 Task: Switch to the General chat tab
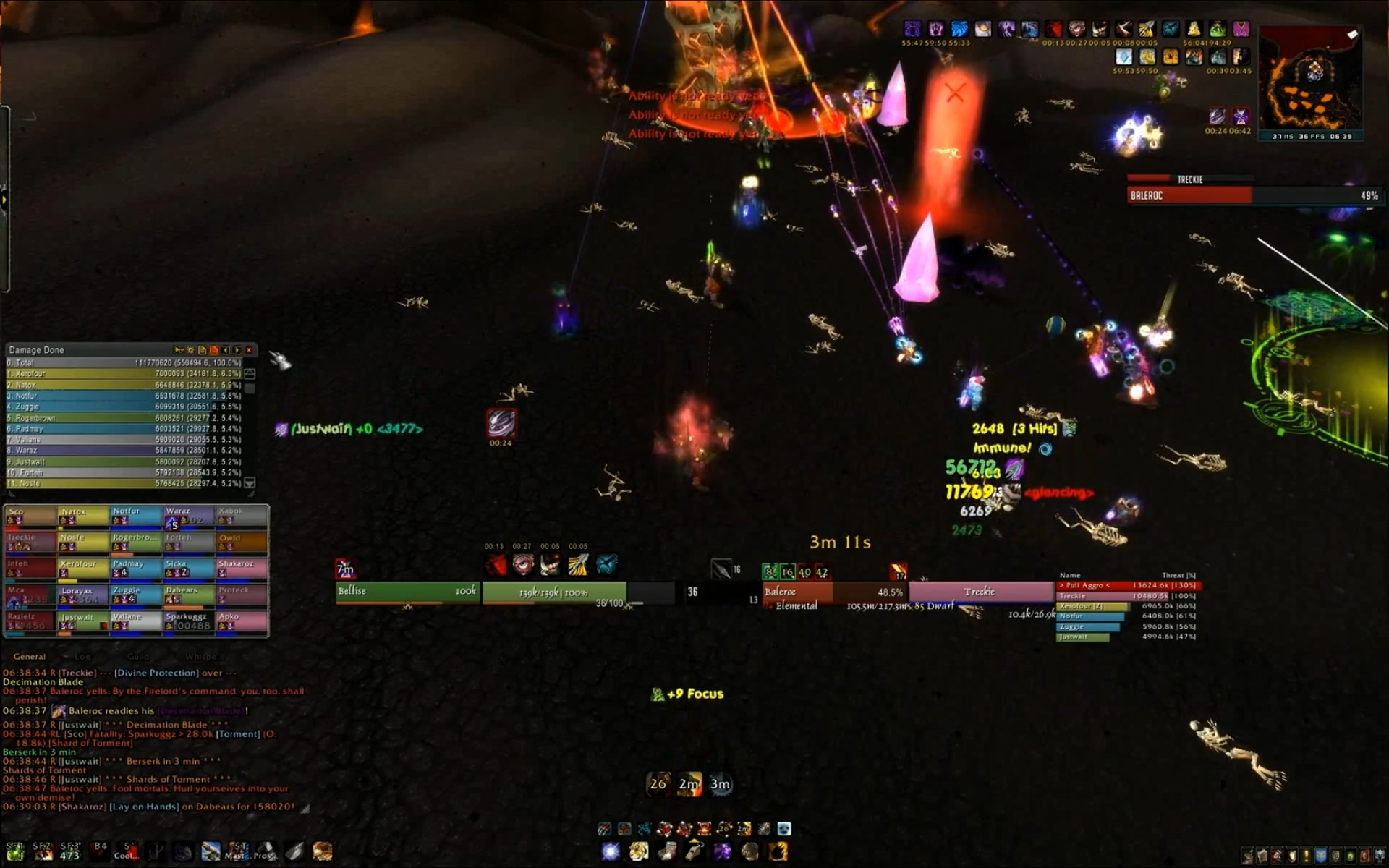coord(29,657)
